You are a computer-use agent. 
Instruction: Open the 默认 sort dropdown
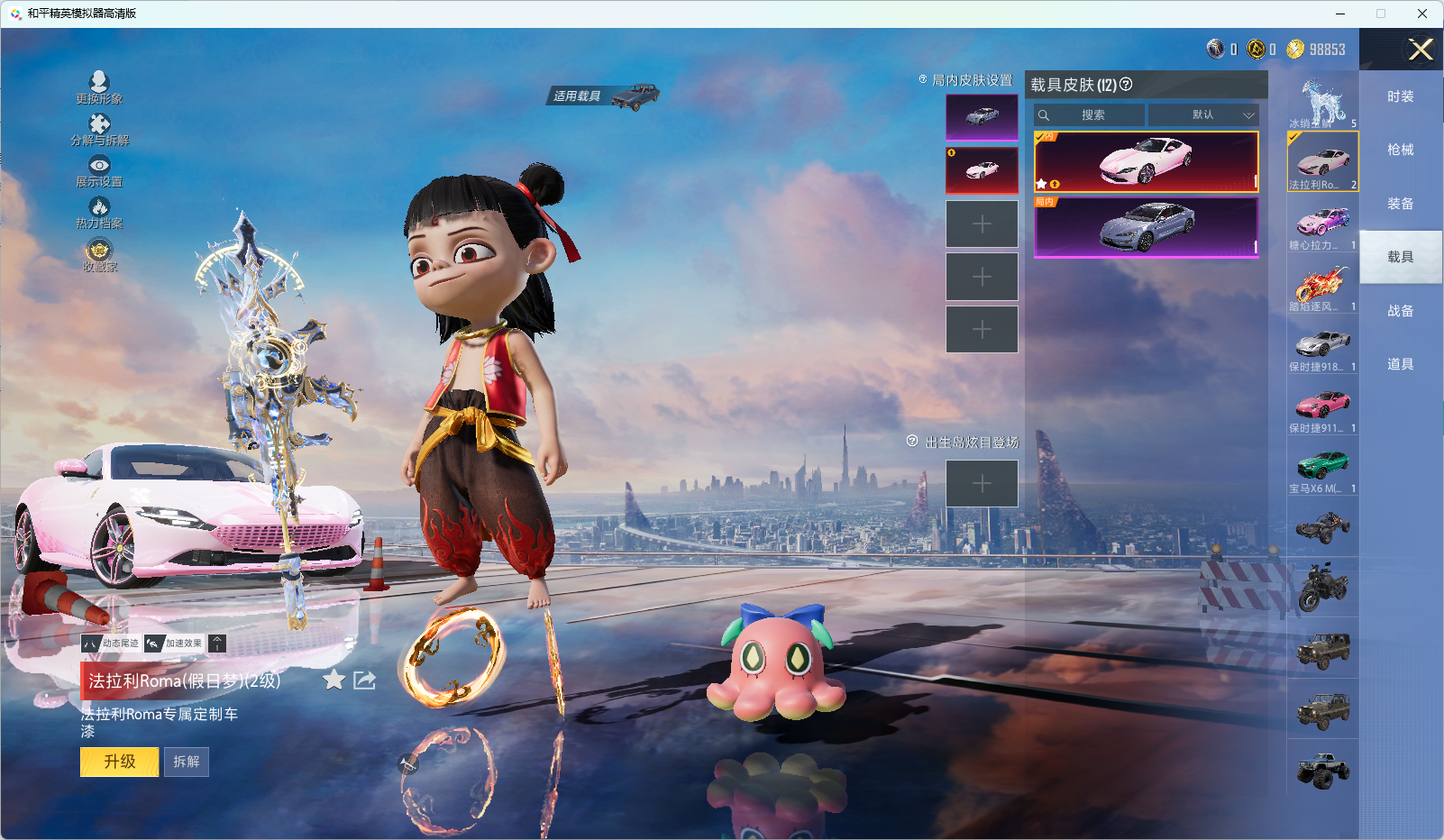[1202, 115]
